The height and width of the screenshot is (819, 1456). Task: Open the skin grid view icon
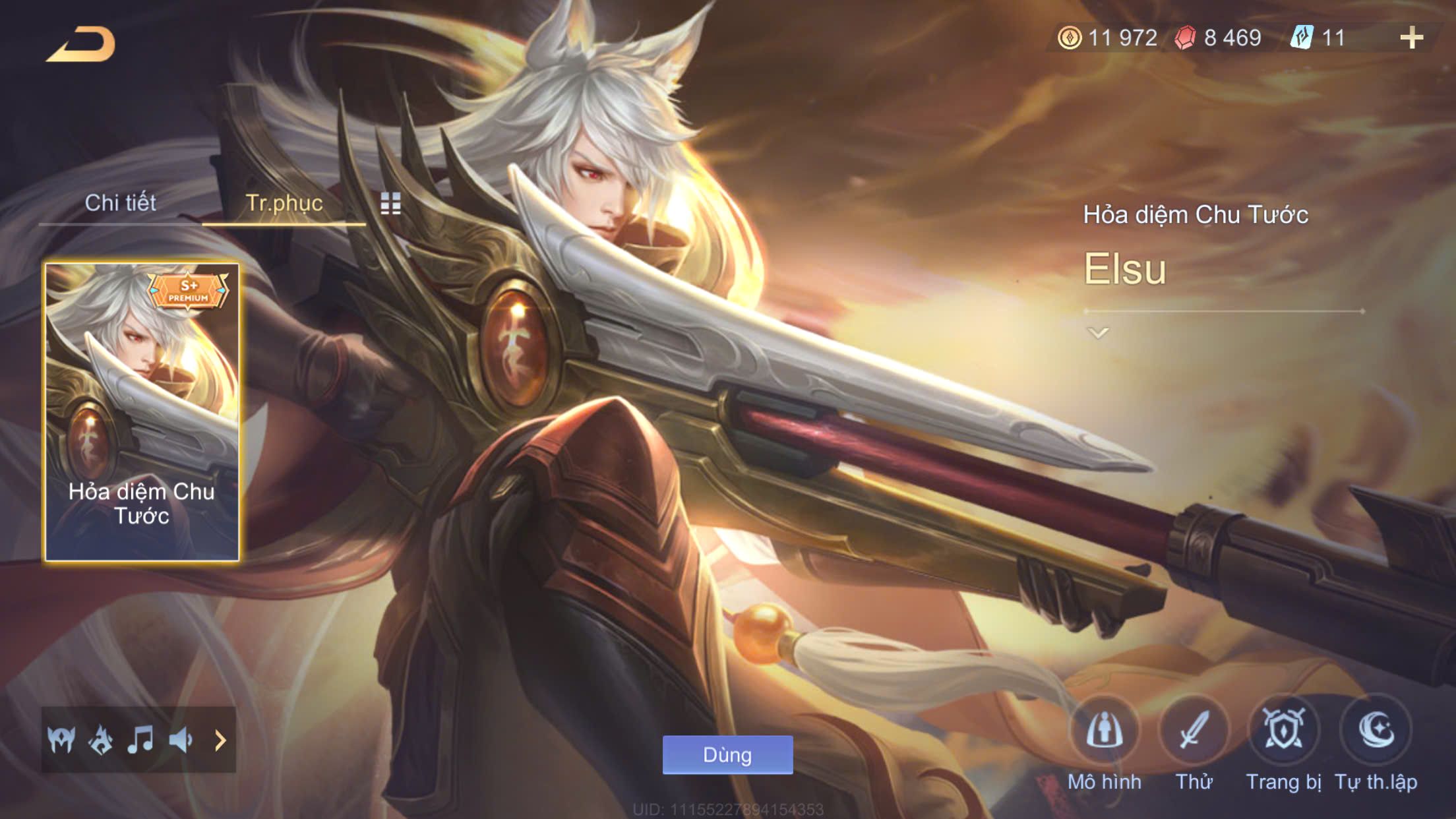(390, 204)
